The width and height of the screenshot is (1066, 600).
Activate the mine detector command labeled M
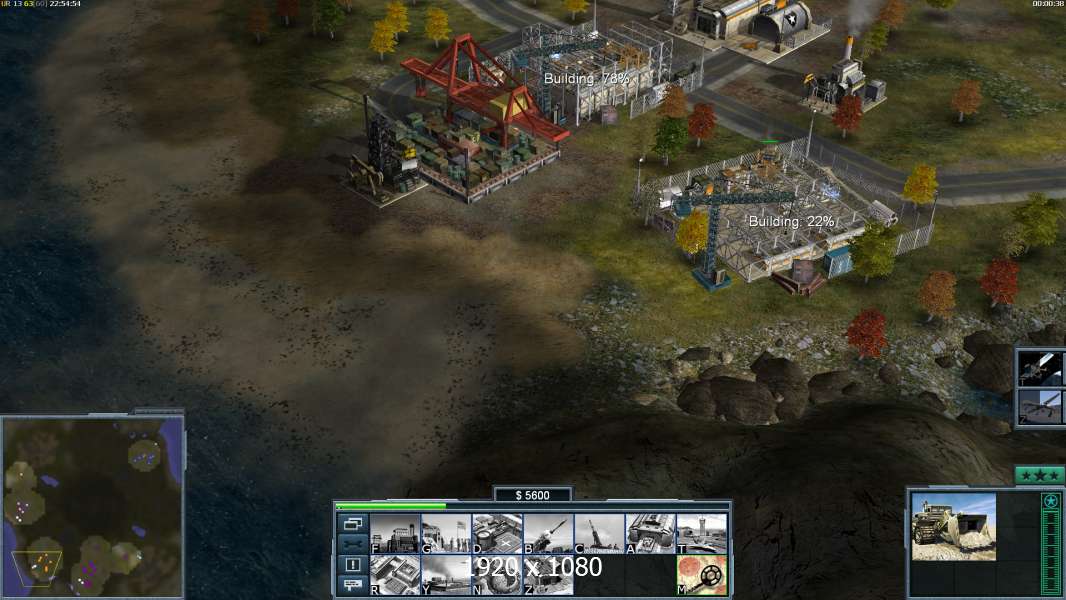click(701, 575)
